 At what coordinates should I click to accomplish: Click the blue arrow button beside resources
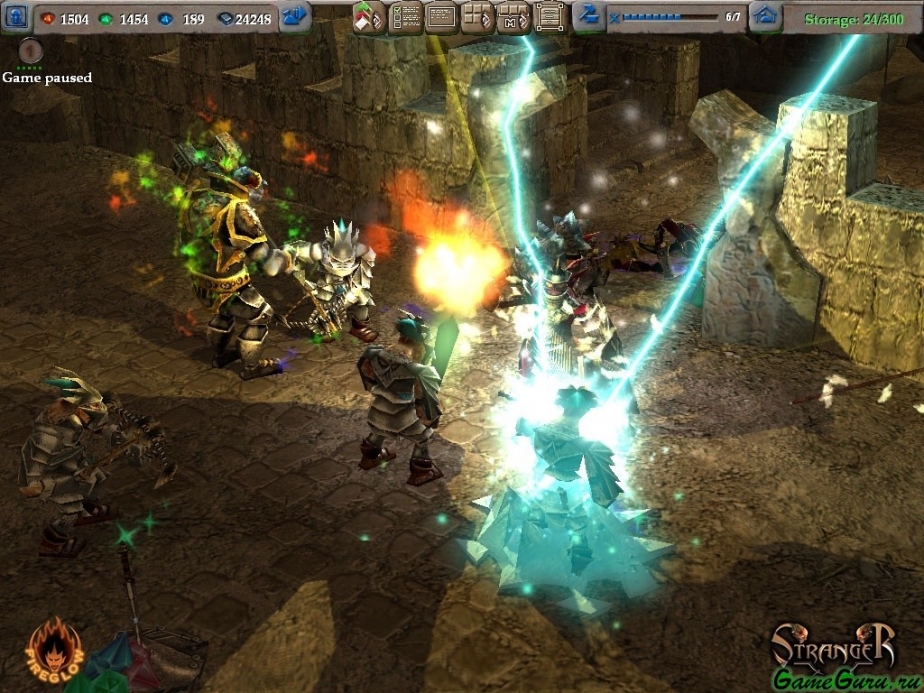295,17
